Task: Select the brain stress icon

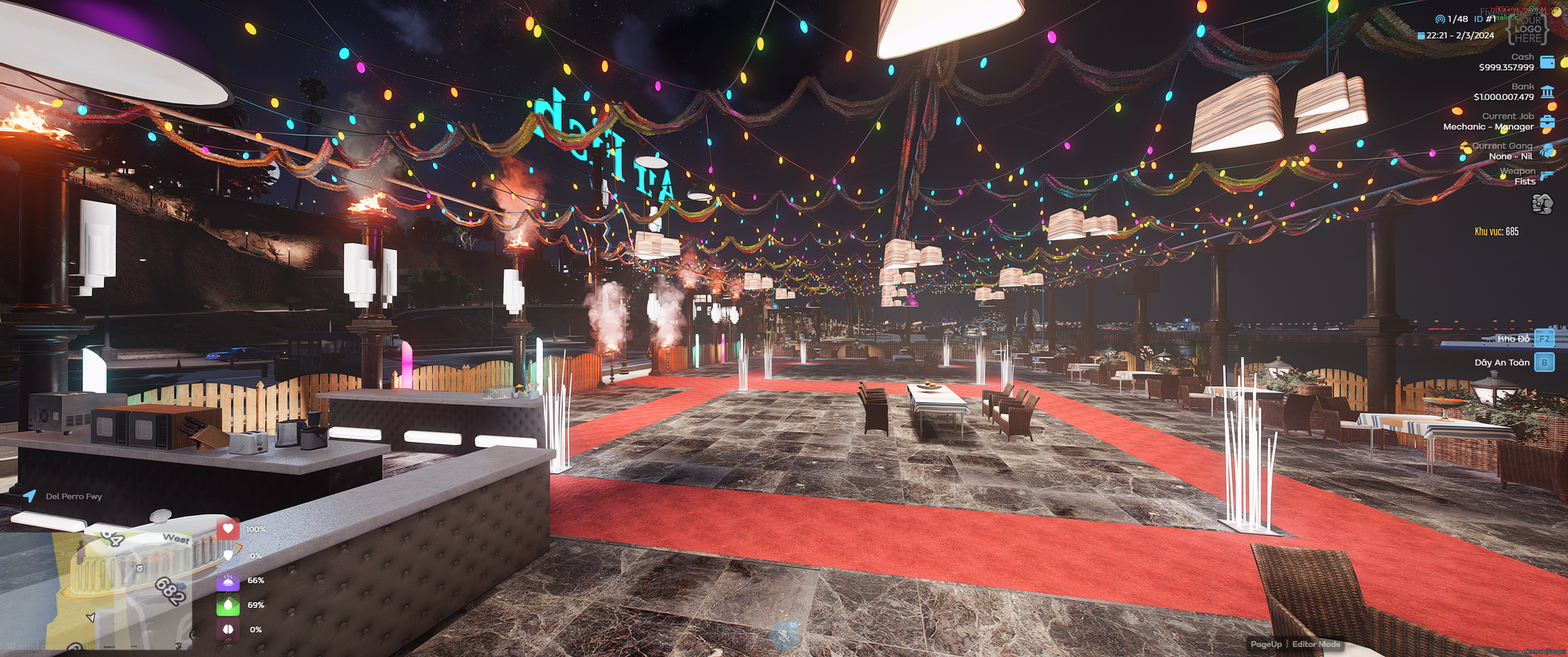Action: coord(228,630)
